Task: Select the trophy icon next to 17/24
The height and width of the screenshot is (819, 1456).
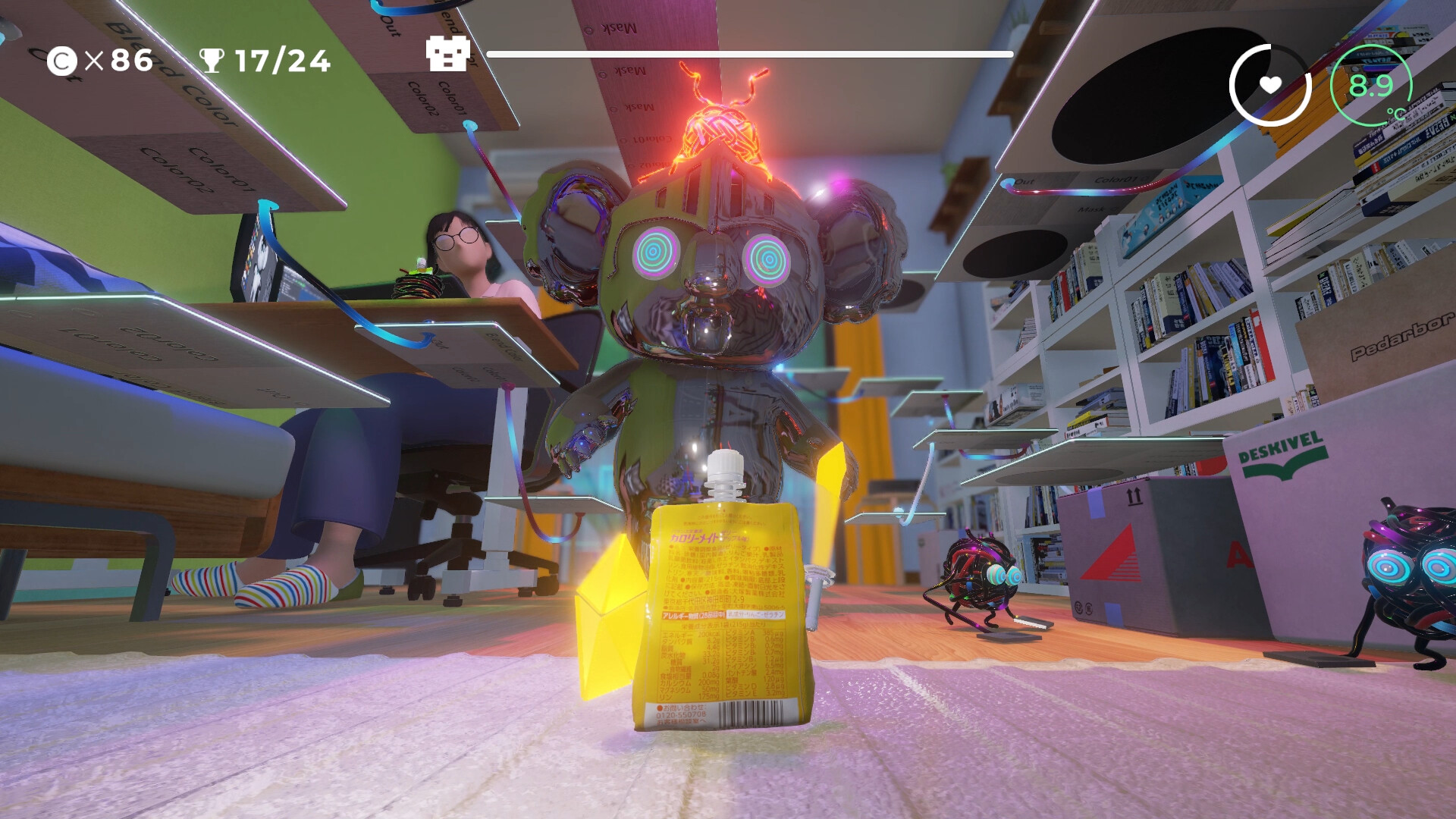Action: 213,60
